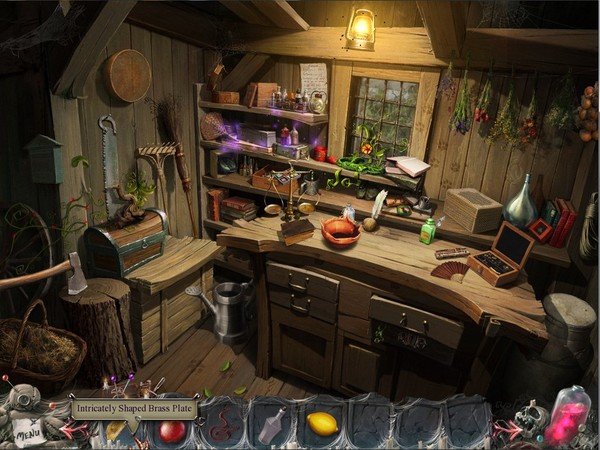Image resolution: width=600 pixels, height=450 pixels.
Task: Select the yellow lemon inventory slot
Action: tap(322, 424)
